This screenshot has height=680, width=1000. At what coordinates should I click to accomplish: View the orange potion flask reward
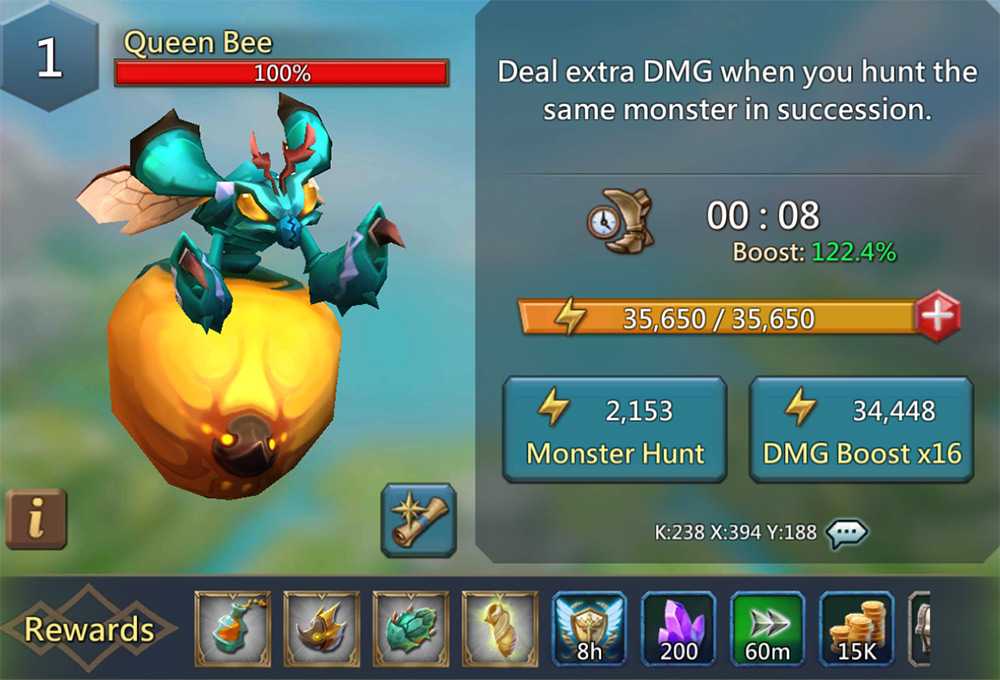(232, 629)
